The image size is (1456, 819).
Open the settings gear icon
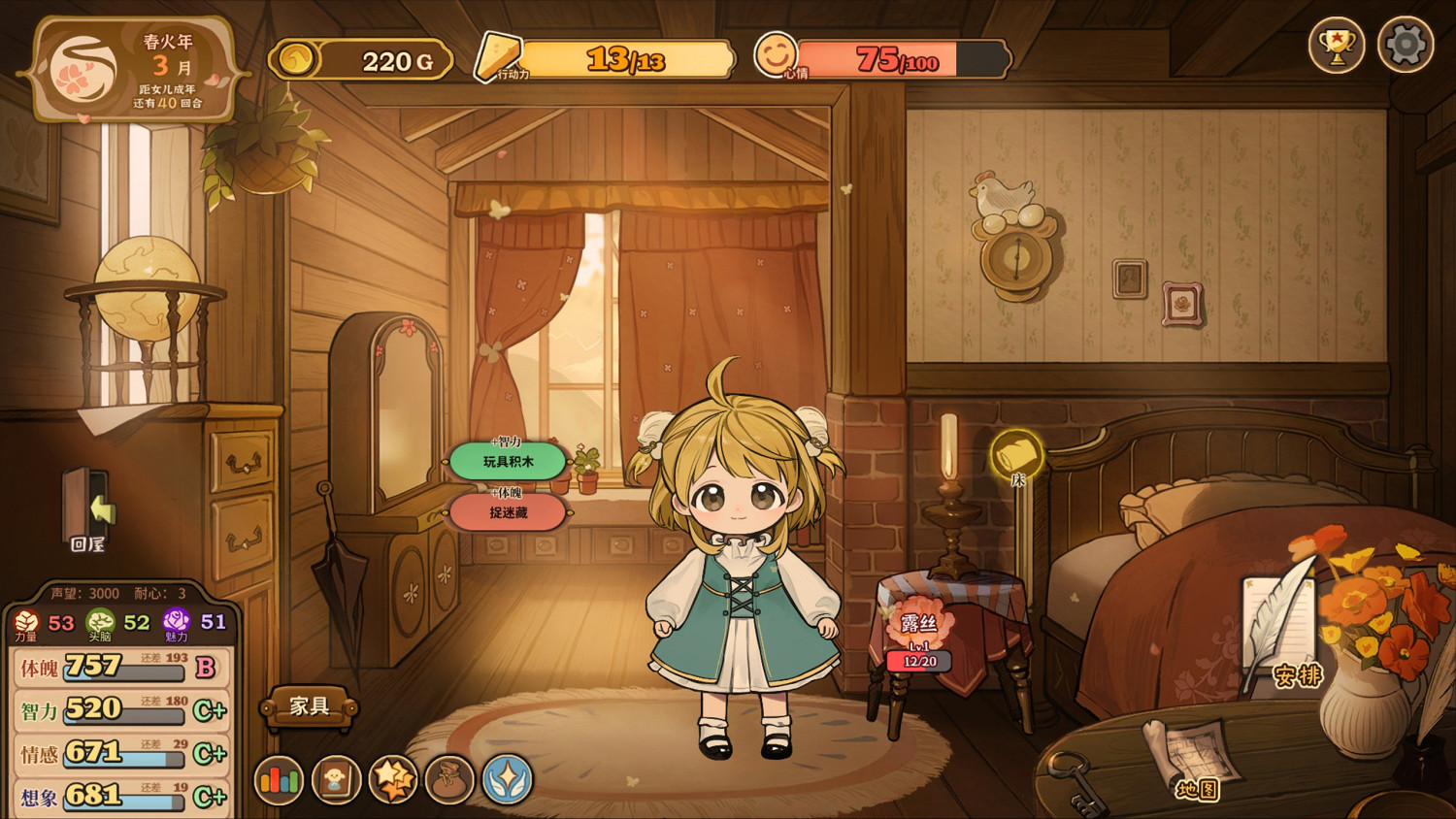(x=1405, y=44)
